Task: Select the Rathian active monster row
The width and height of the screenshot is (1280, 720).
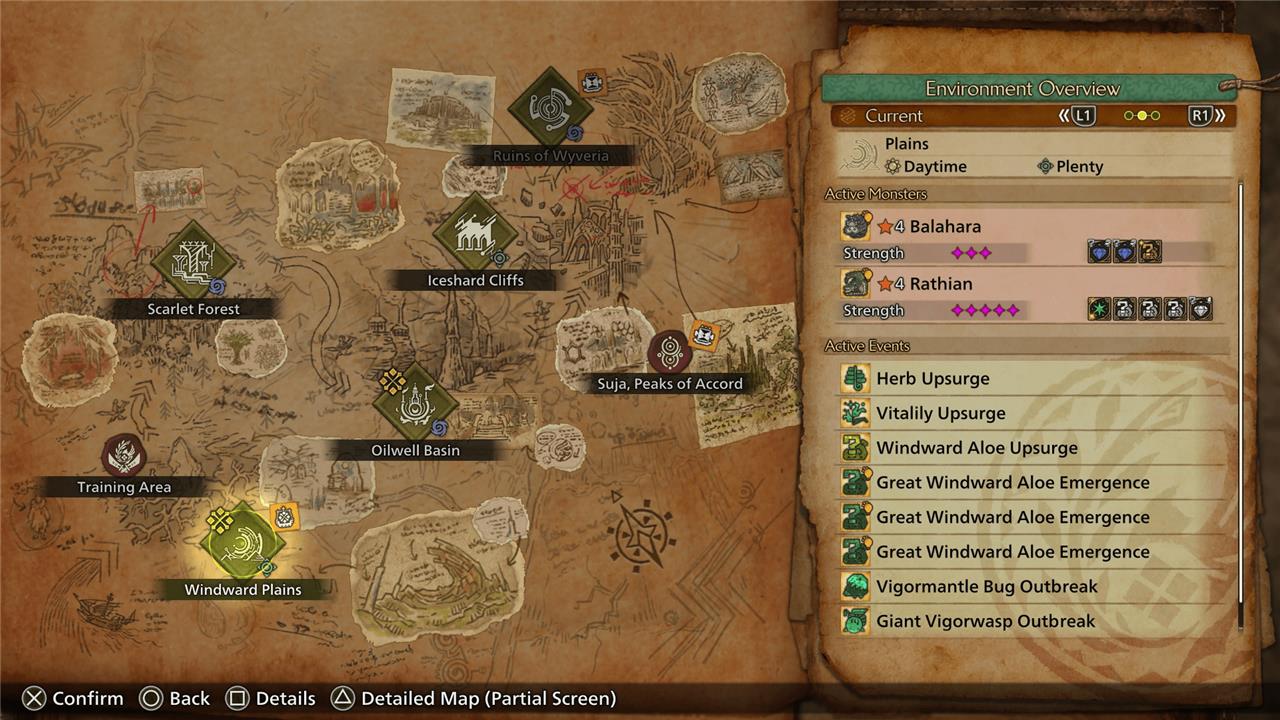Action: [x=1028, y=297]
